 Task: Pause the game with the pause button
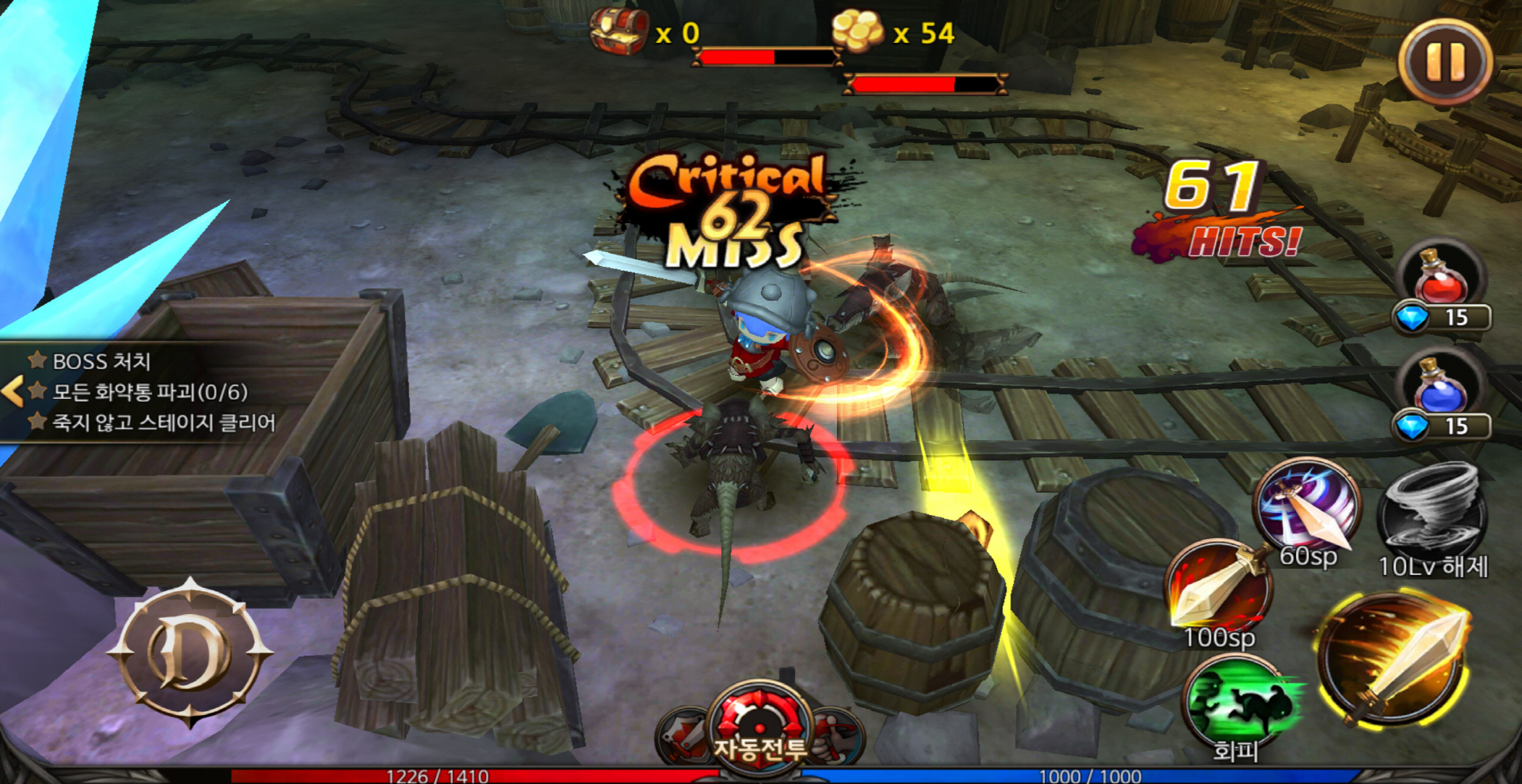click(1445, 61)
